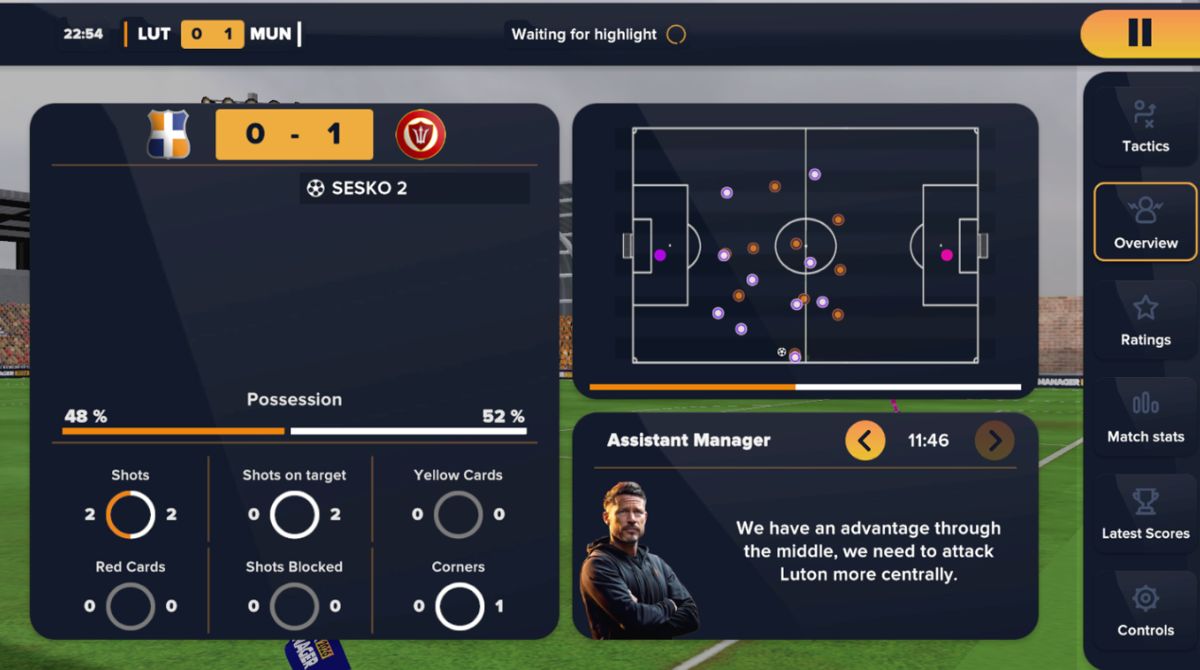Show player Ratings
The image size is (1200, 670).
[1145, 319]
